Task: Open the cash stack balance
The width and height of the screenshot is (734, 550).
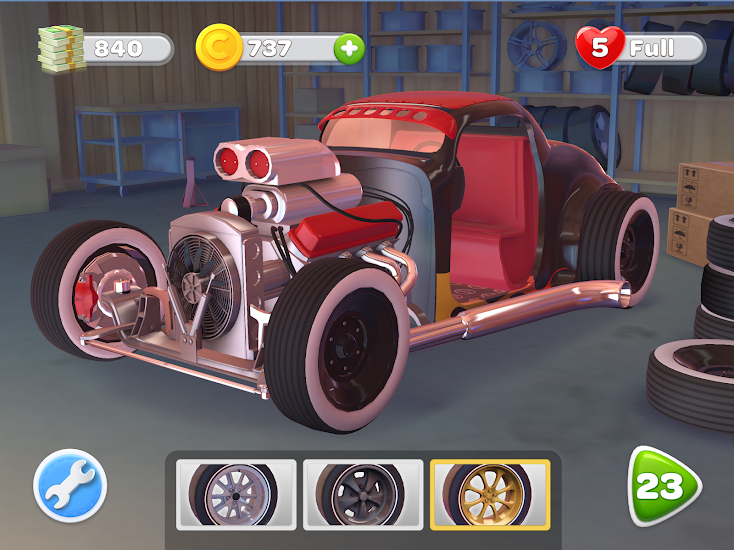Action: click(62, 46)
